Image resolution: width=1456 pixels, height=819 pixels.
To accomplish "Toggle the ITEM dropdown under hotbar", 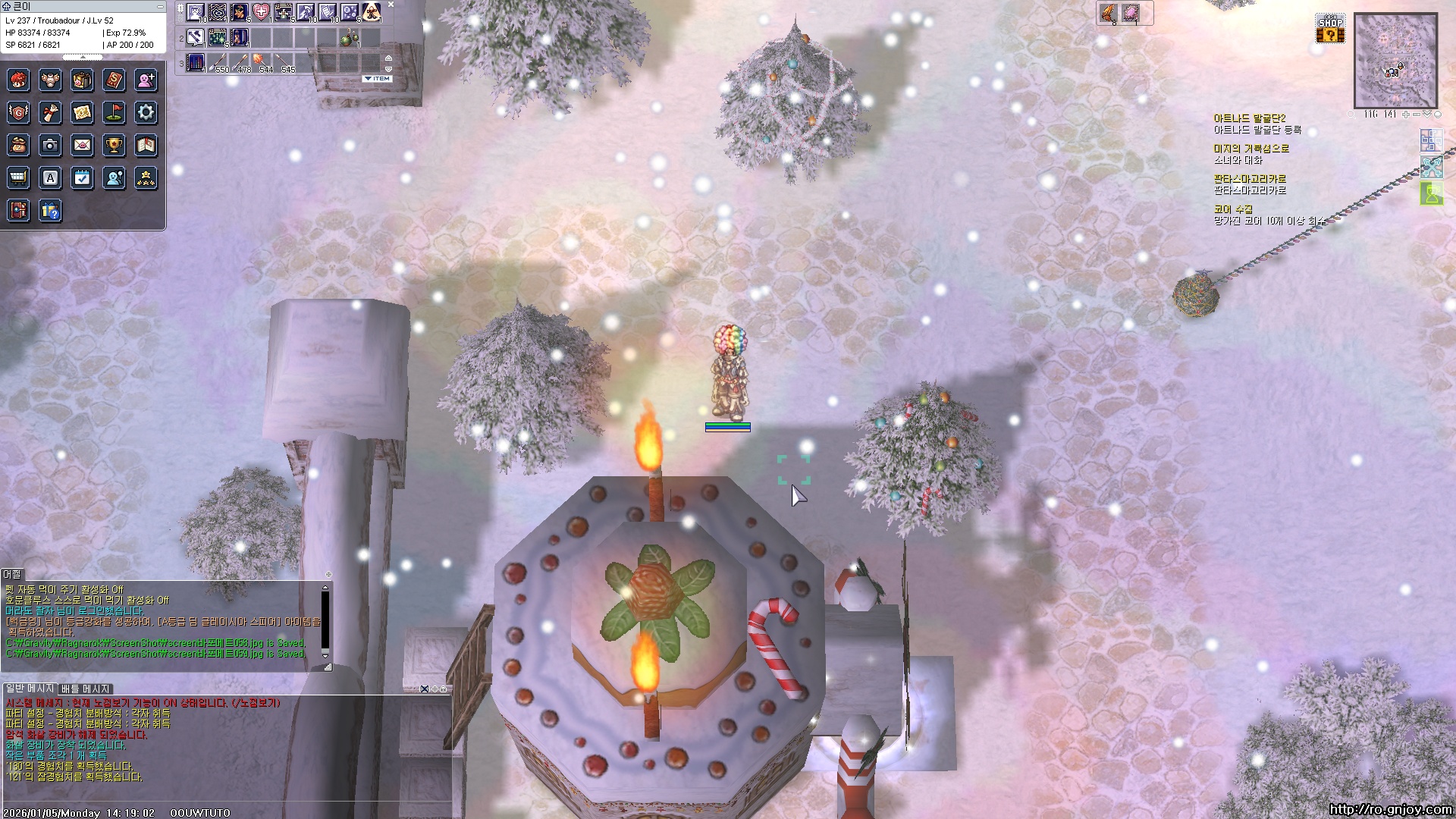I will click(x=377, y=79).
